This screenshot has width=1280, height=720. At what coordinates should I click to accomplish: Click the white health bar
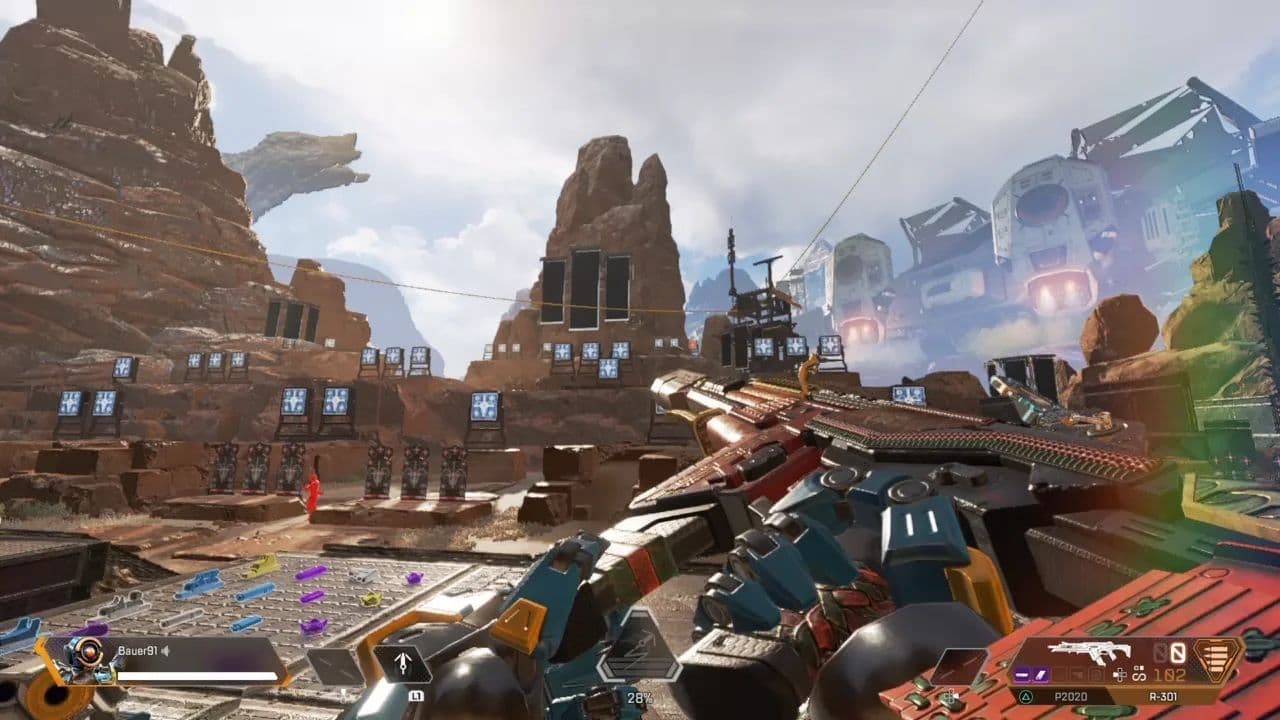[x=195, y=676]
